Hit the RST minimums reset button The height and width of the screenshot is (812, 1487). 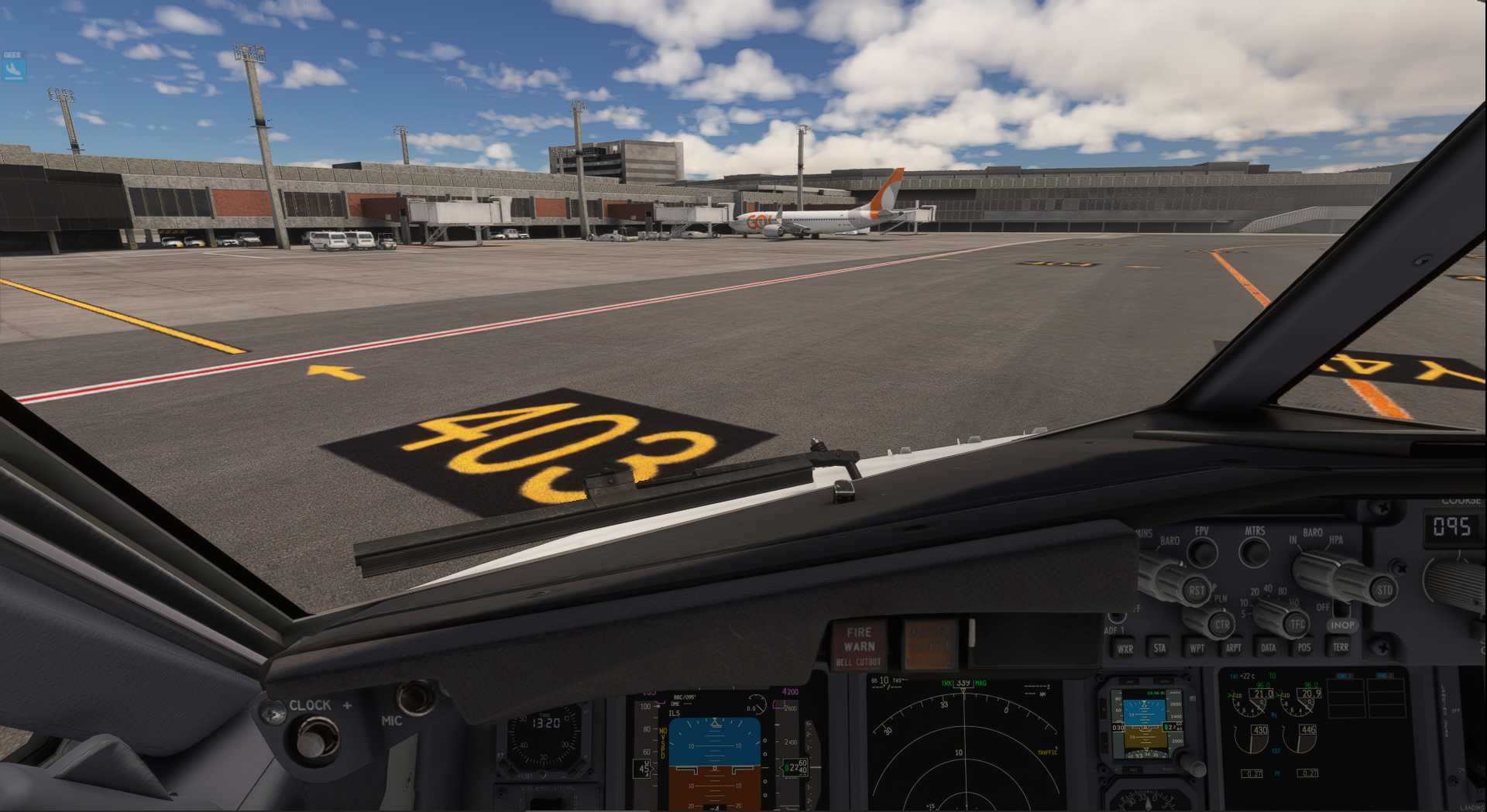pos(1197,590)
